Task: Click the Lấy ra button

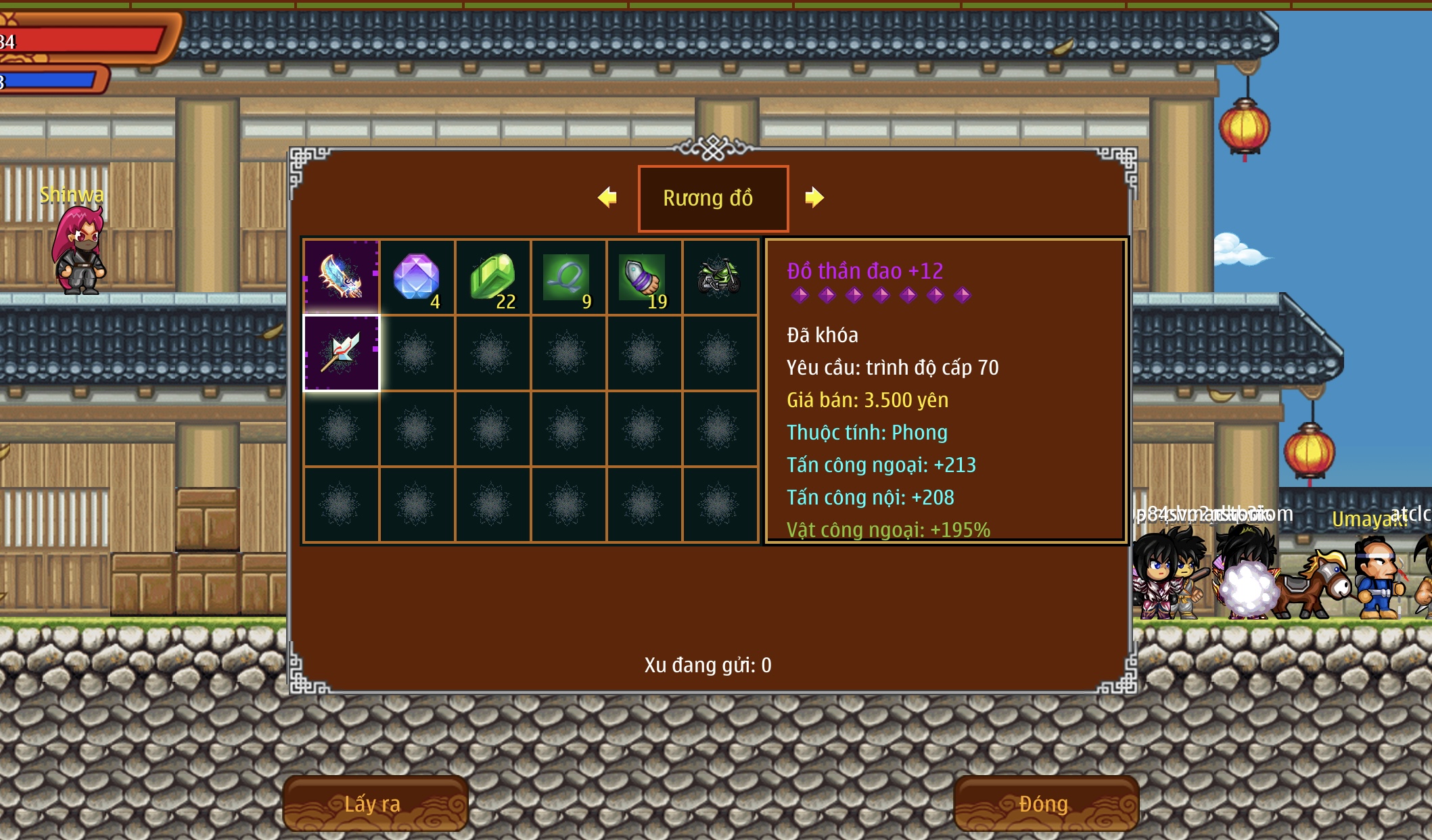Action: [x=374, y=803]
